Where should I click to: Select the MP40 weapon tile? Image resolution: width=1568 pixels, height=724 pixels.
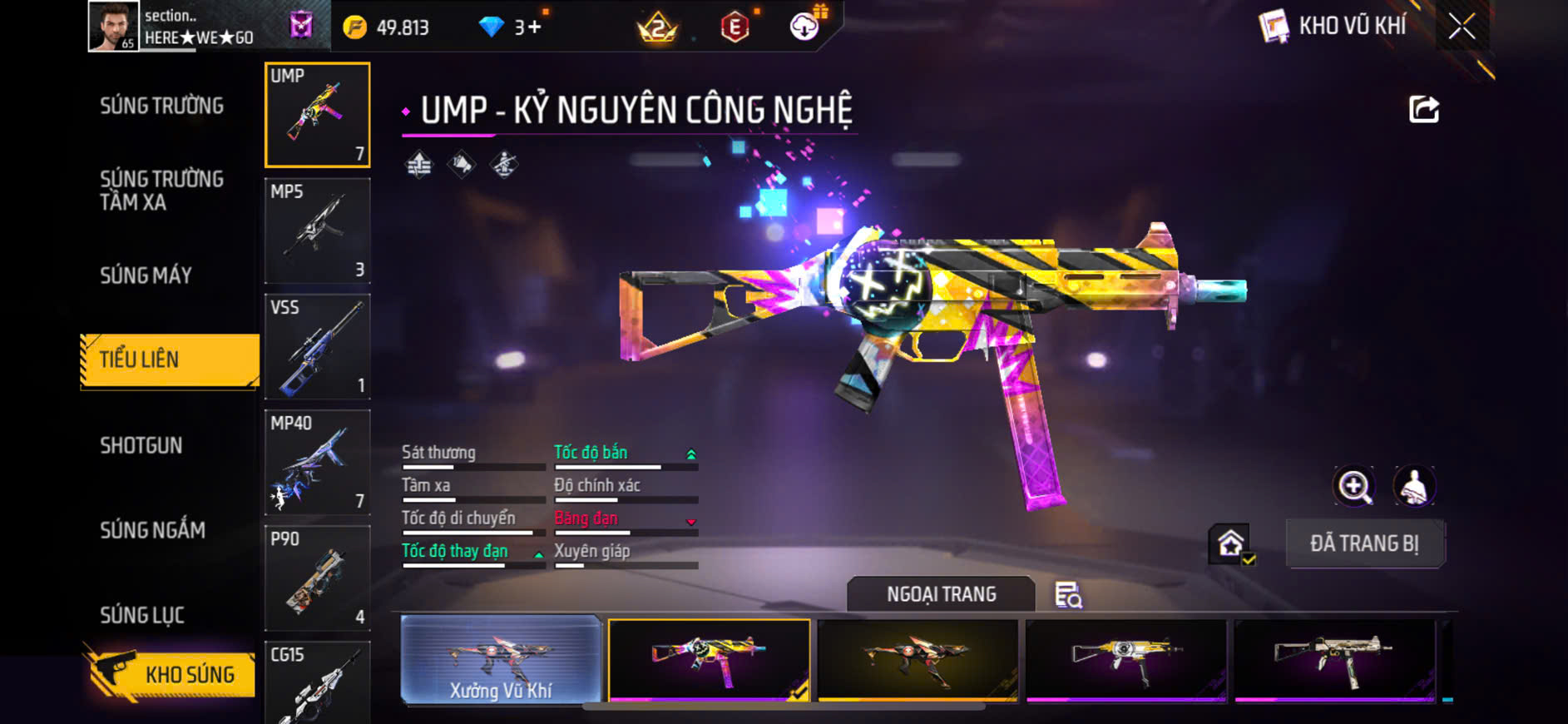317,462
